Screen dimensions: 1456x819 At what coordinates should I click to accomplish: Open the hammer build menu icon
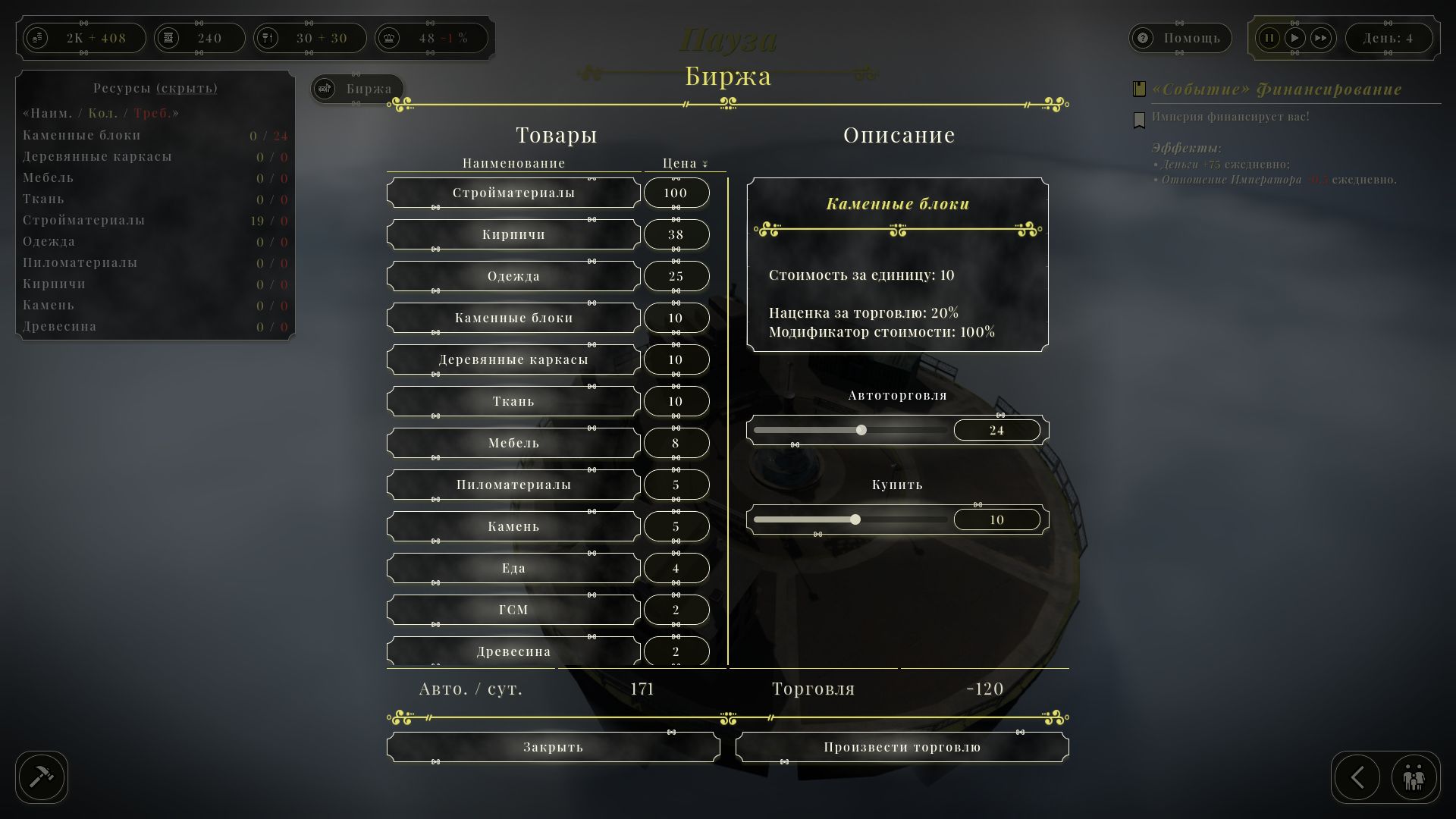coord(42,777)
